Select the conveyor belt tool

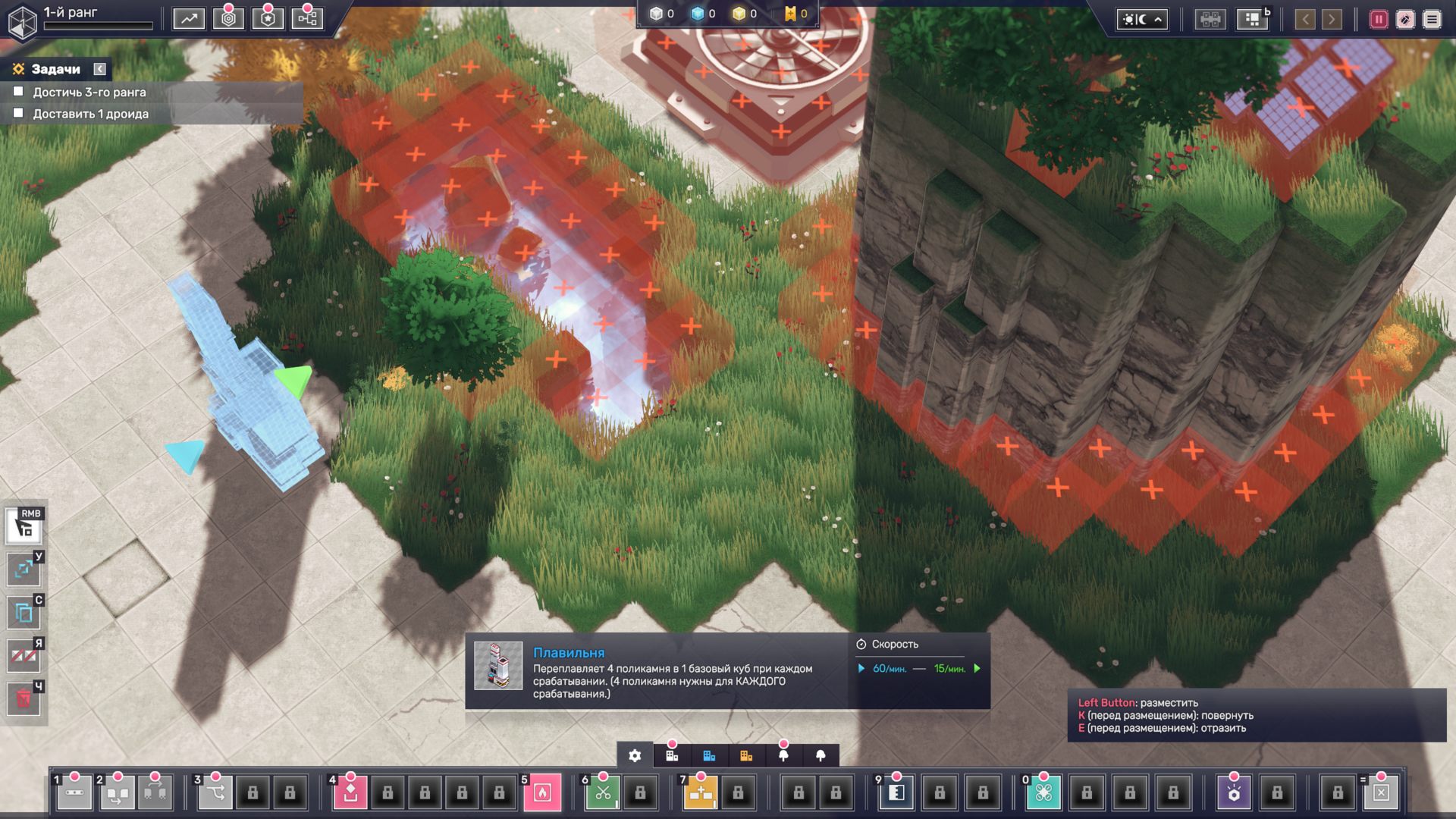pos(74,792)
